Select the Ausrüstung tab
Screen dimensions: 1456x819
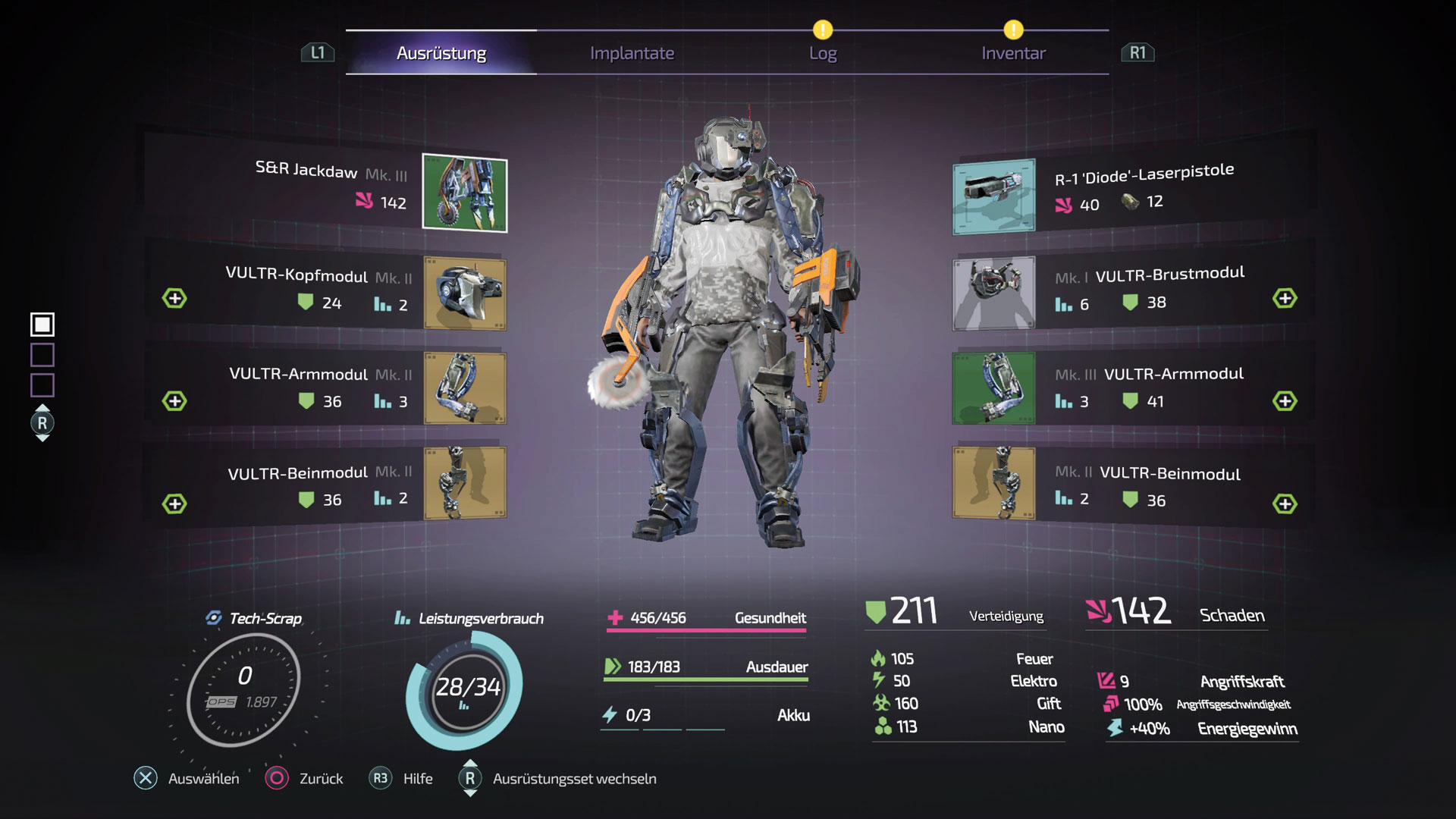[x=441, y=53]
